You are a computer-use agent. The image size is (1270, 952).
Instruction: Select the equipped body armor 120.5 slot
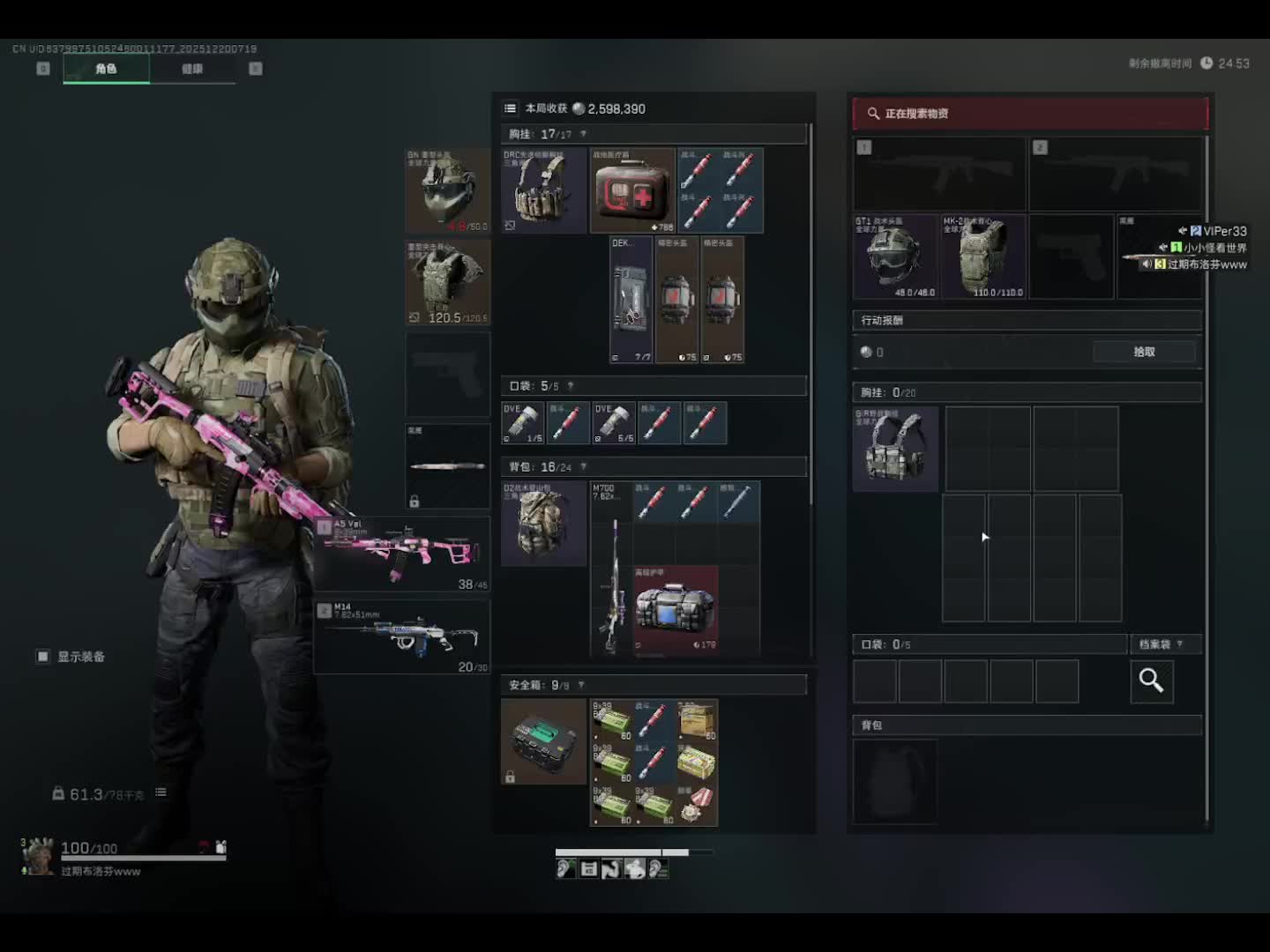[x=447, y=283]
